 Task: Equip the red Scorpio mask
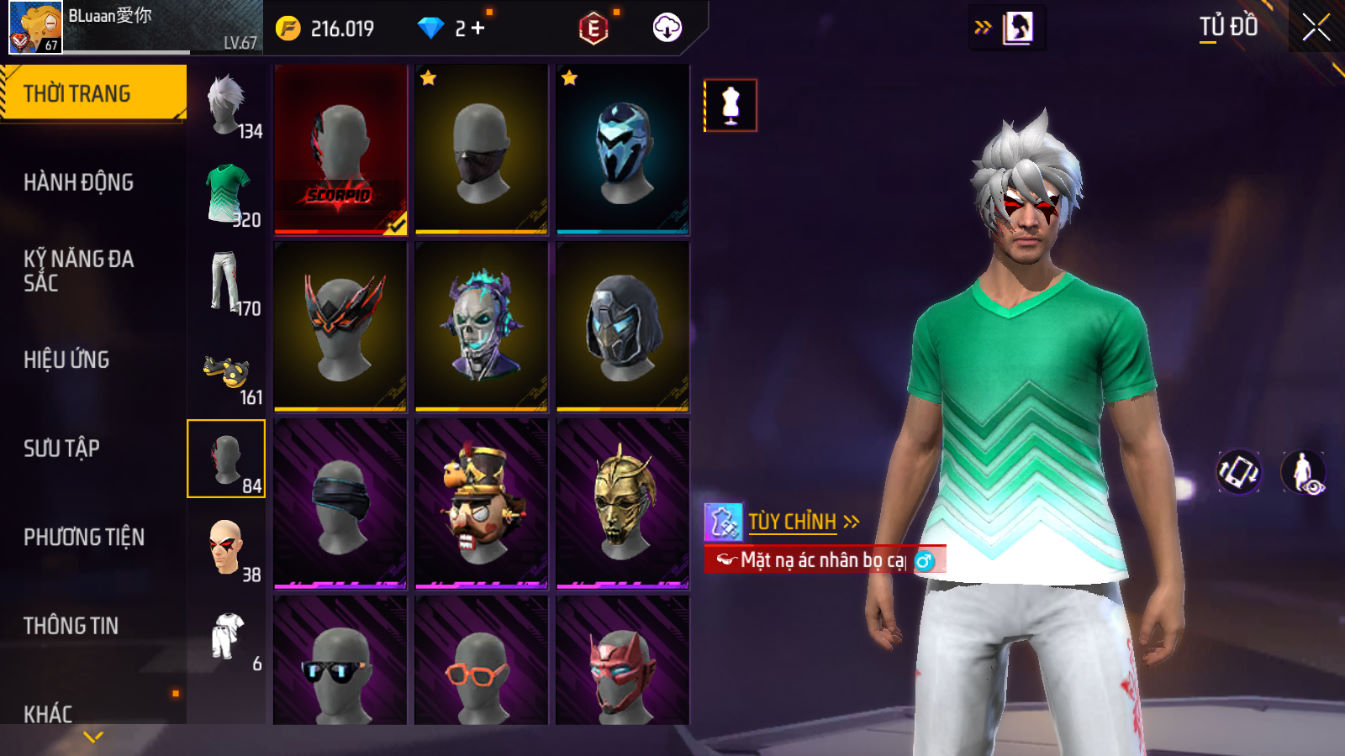[340, 150]
